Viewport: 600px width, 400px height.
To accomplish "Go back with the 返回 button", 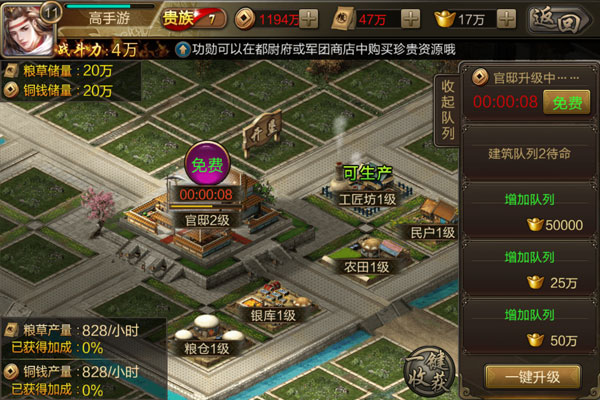I will [559, 18].
